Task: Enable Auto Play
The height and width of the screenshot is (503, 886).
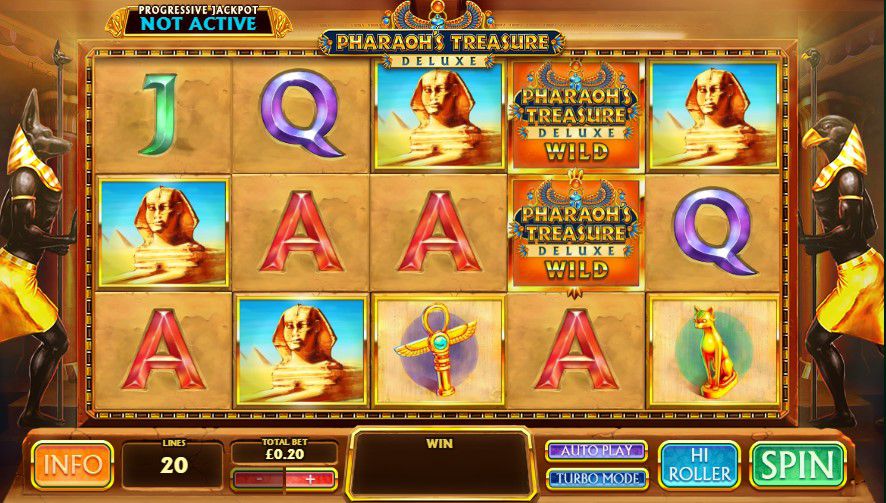Action: 595,451
